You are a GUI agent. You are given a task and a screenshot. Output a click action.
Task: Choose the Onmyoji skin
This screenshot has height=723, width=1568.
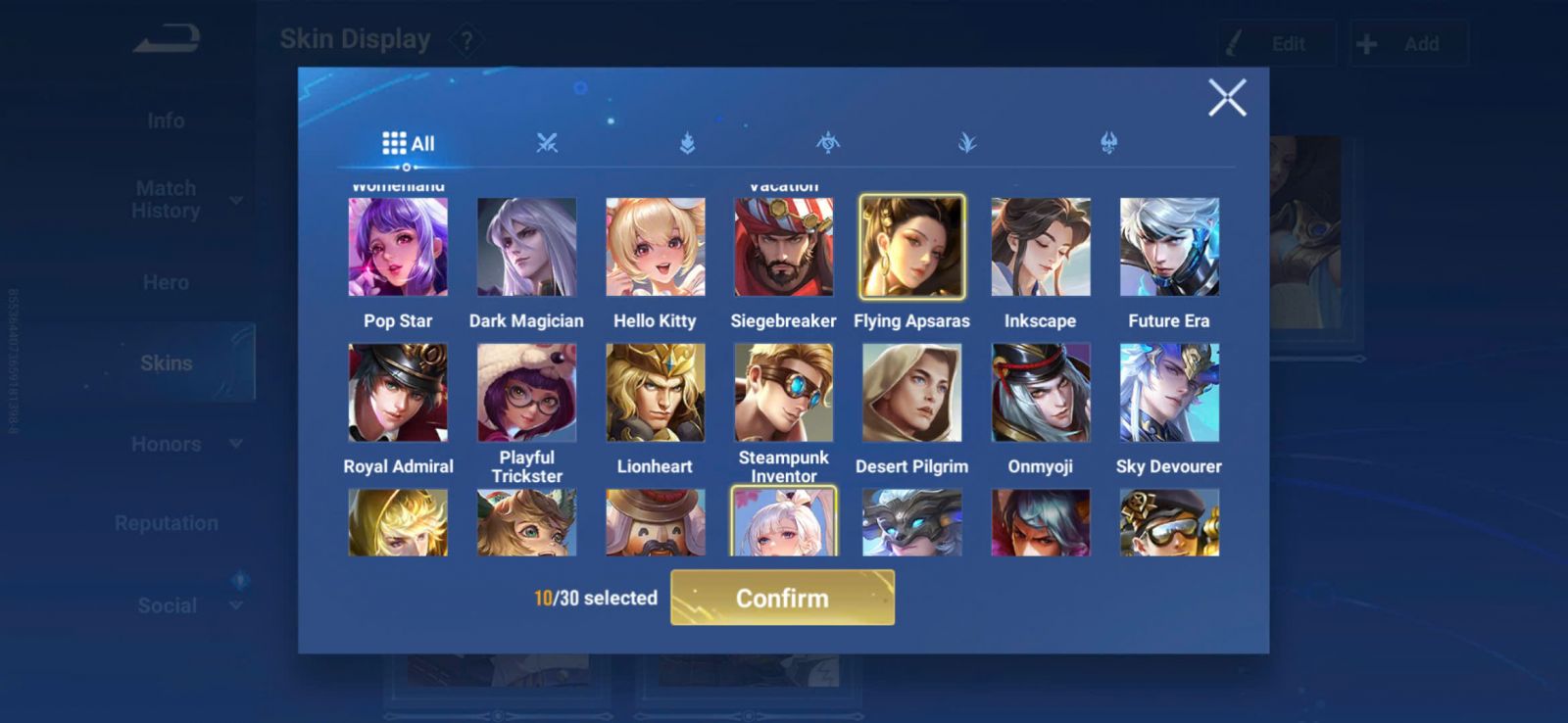[1040, 392]
